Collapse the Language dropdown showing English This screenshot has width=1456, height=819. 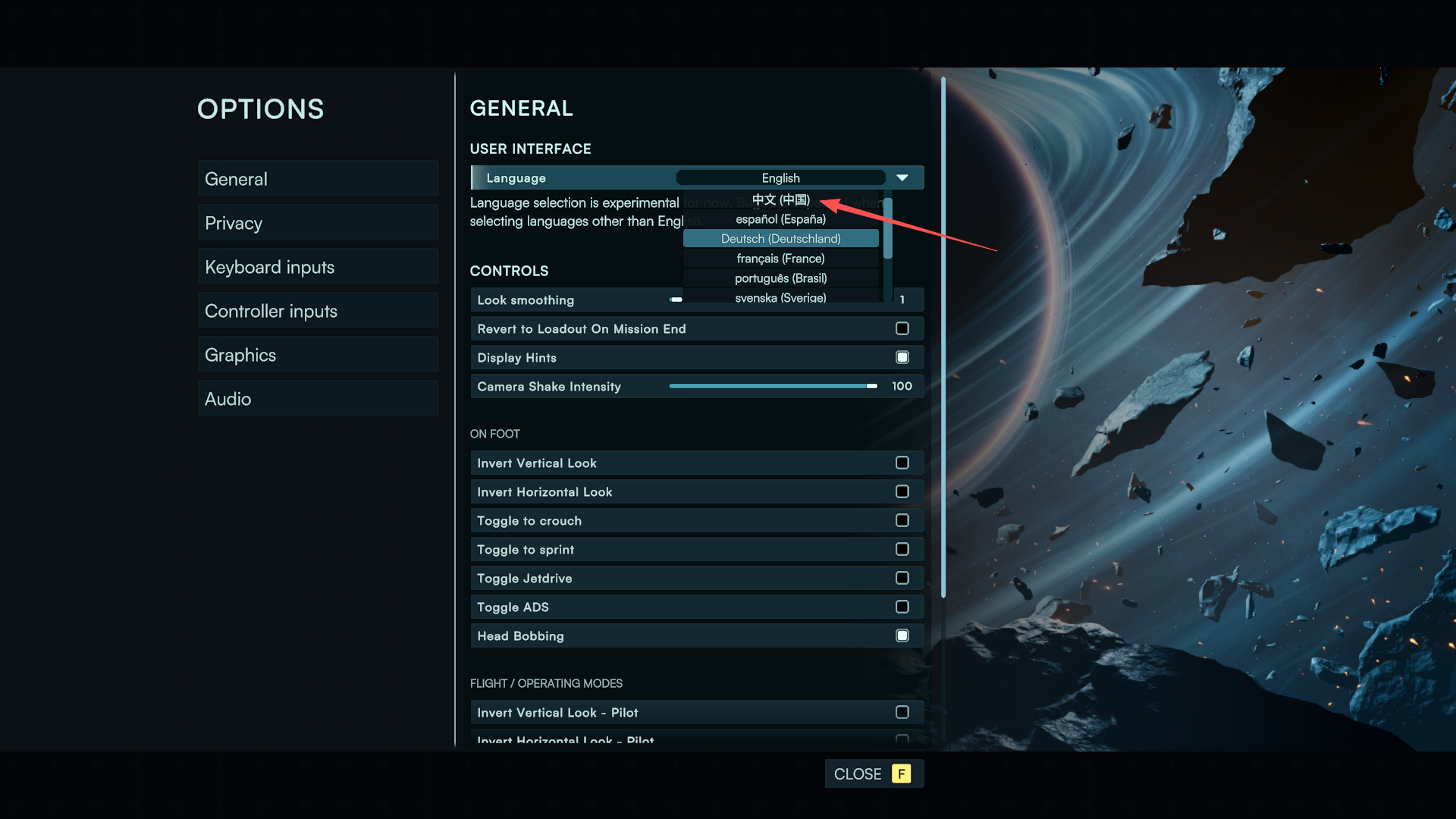(902, 177)
